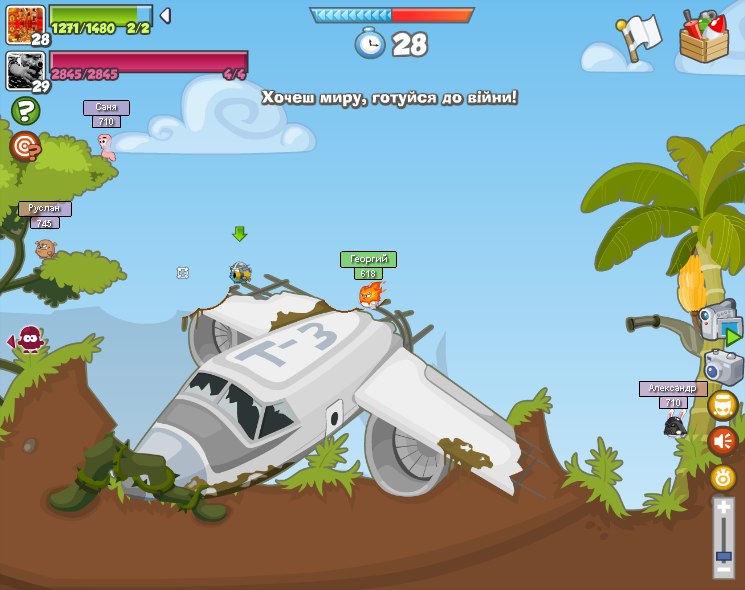Select the level 29 team avatar
Viewport: 745px width, 590px height.
[25, 70]
